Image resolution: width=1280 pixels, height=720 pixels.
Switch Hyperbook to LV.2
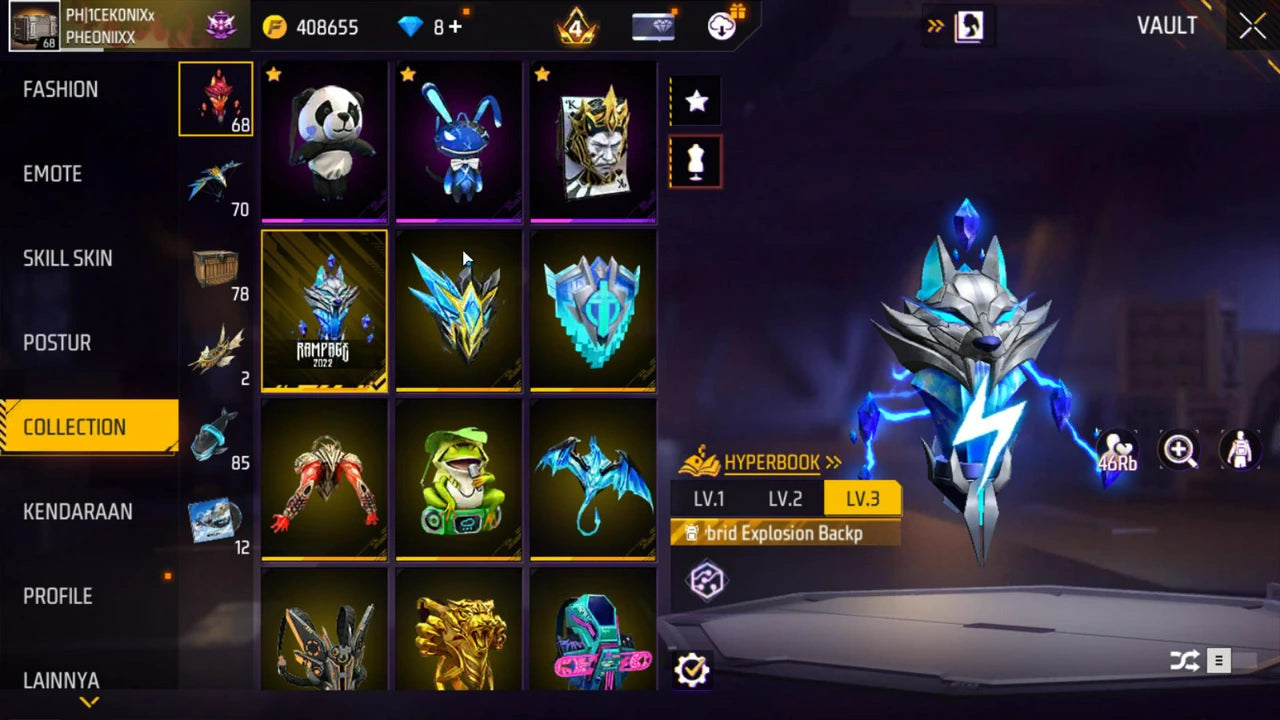pyautogui.click(x=785, y=499)
